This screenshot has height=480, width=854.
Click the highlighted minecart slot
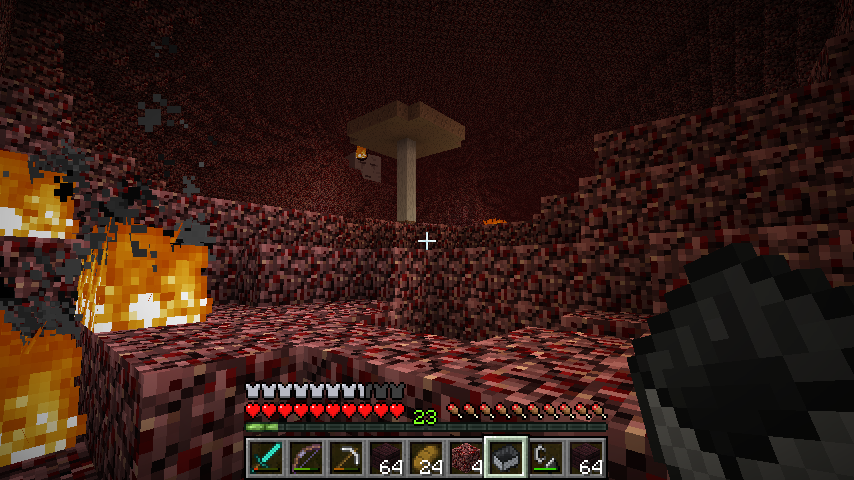506,458
